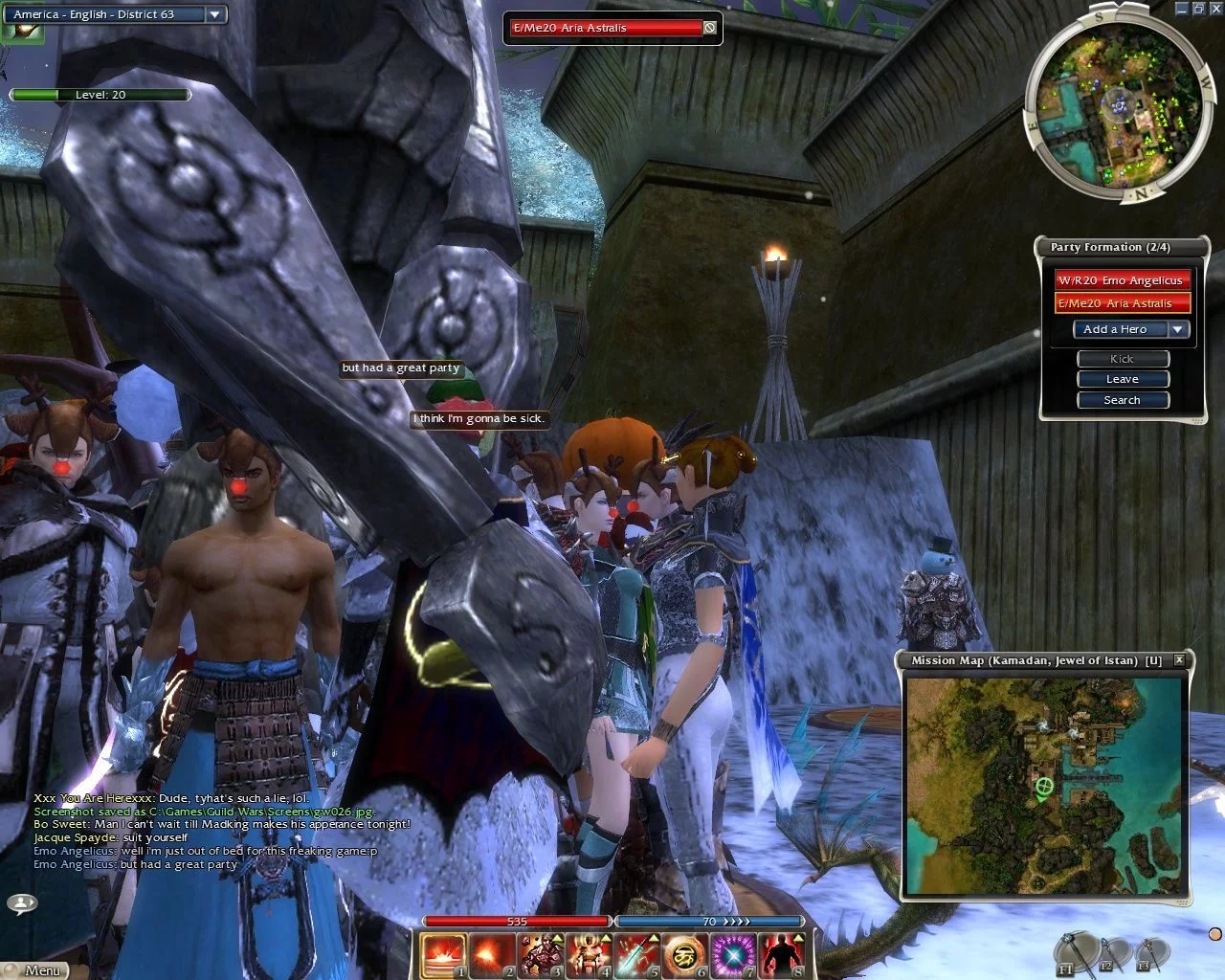1225x980 pixels.
Task: Activate the golden signet skill in slot 6
Action: tap(684, 955)
